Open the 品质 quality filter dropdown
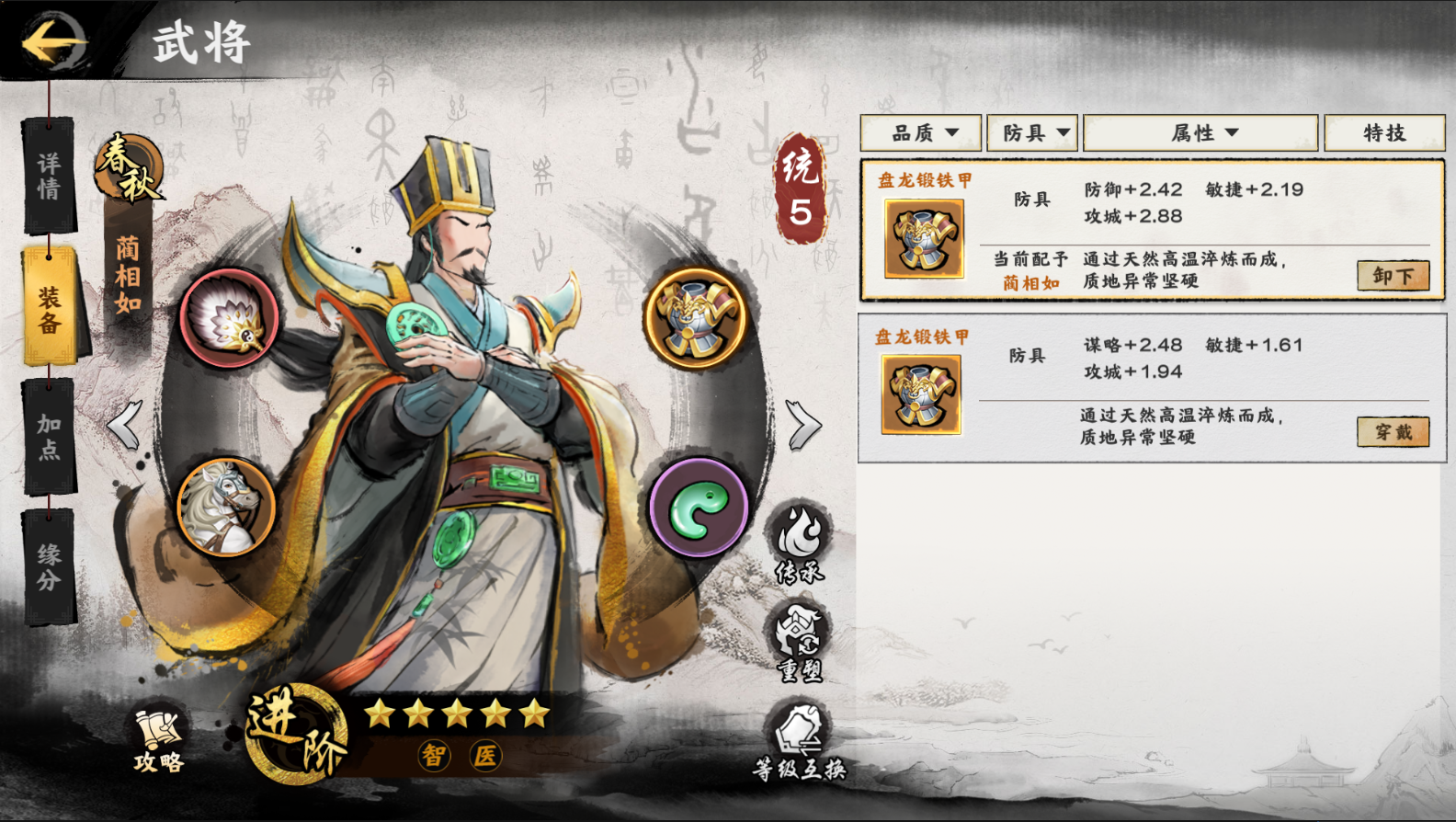 921,133
